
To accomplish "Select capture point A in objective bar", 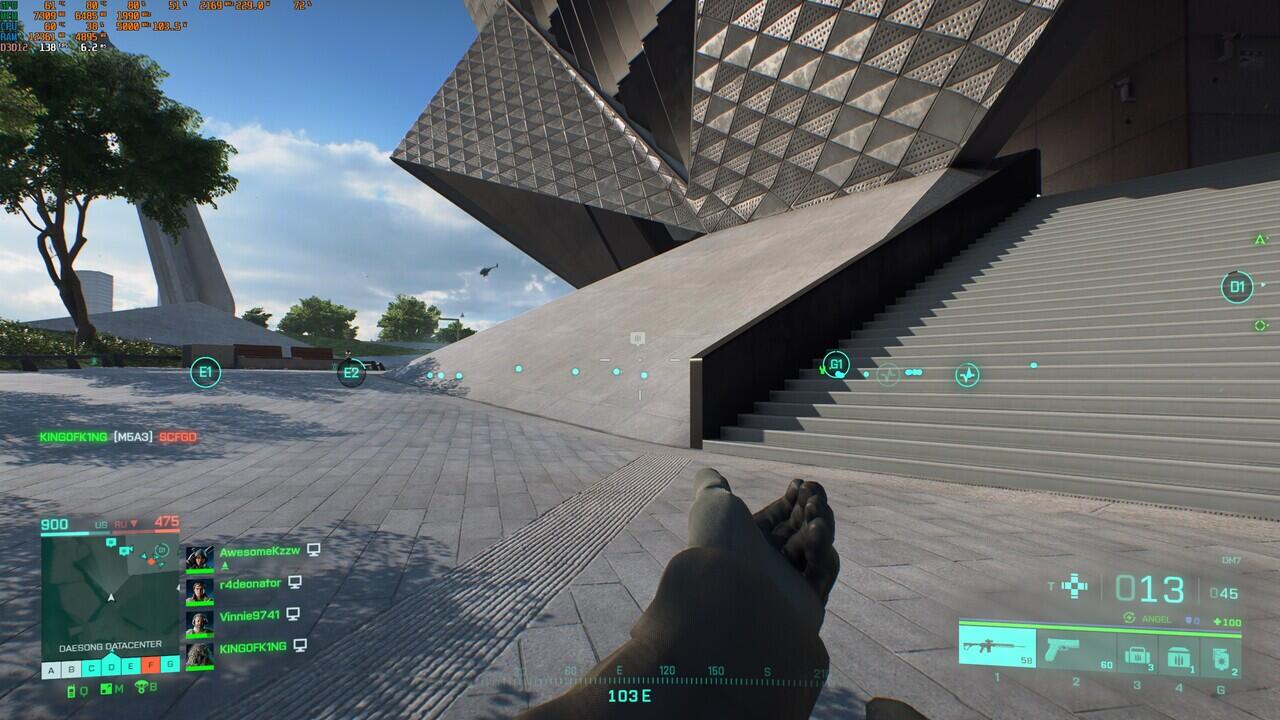I will point(50,667).
